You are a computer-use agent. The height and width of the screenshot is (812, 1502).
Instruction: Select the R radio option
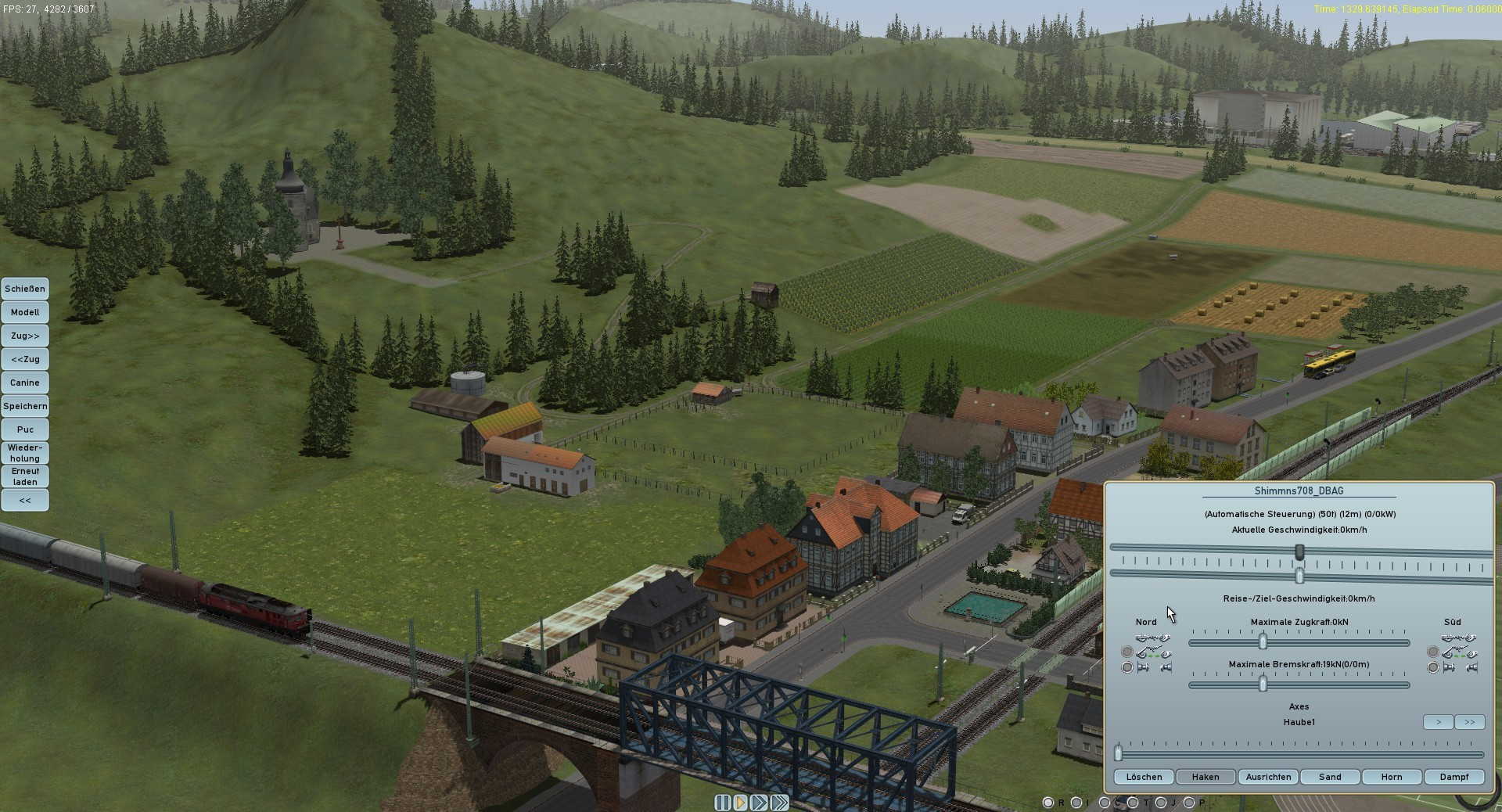[1048, 803]
